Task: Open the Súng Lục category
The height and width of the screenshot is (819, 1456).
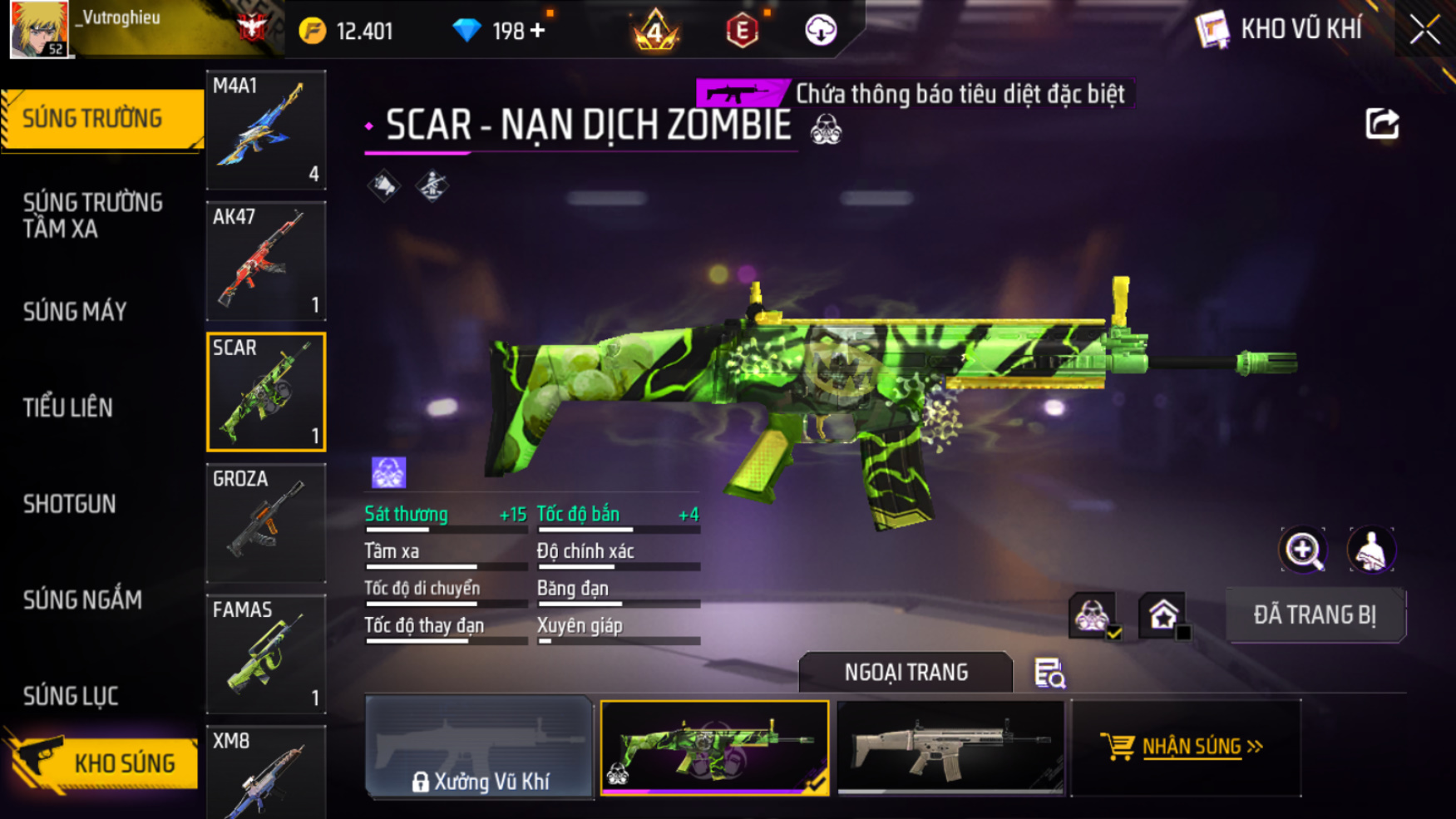Action: coord(71,696)
